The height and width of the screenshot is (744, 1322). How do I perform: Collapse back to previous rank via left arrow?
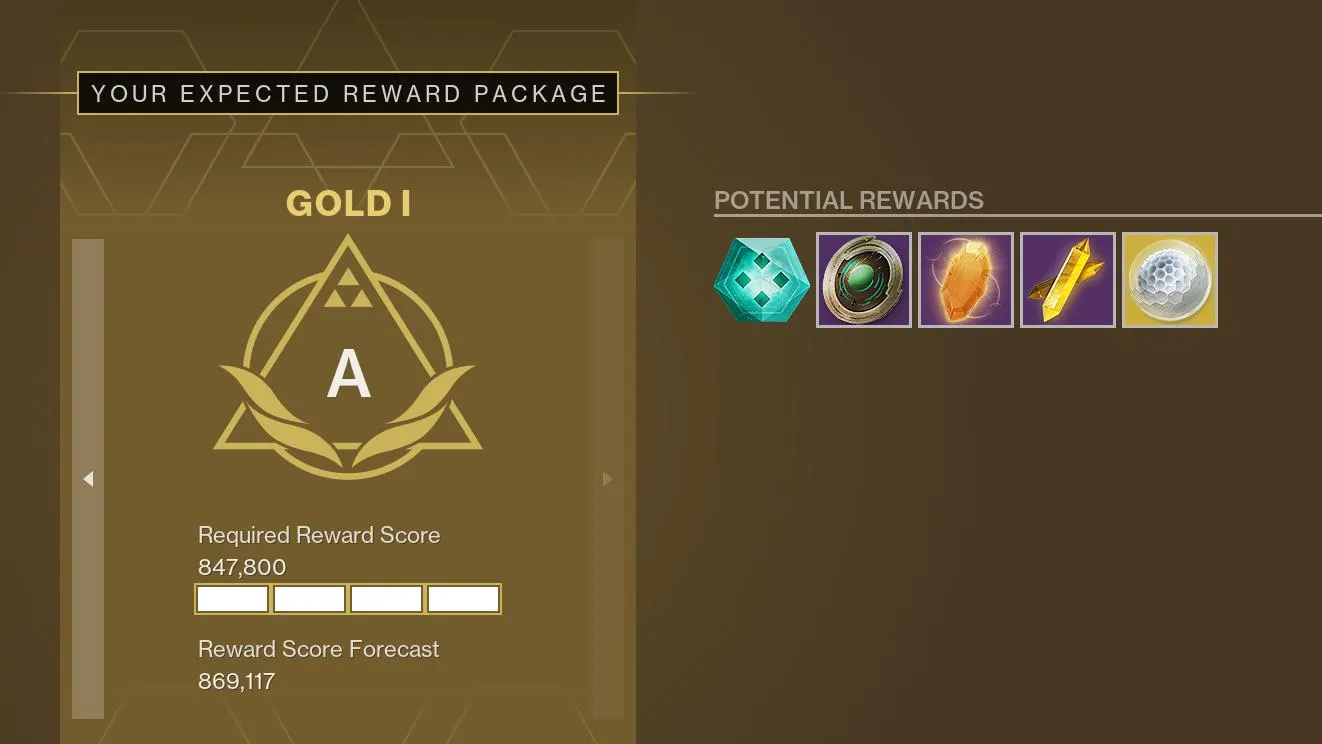click(x=88, y=479)
